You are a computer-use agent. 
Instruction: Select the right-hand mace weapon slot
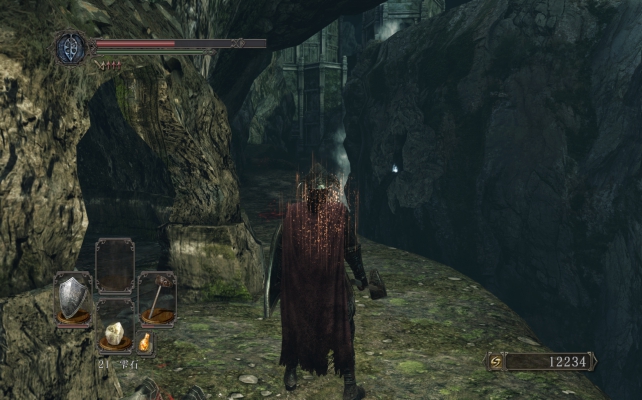pos(156,298)
